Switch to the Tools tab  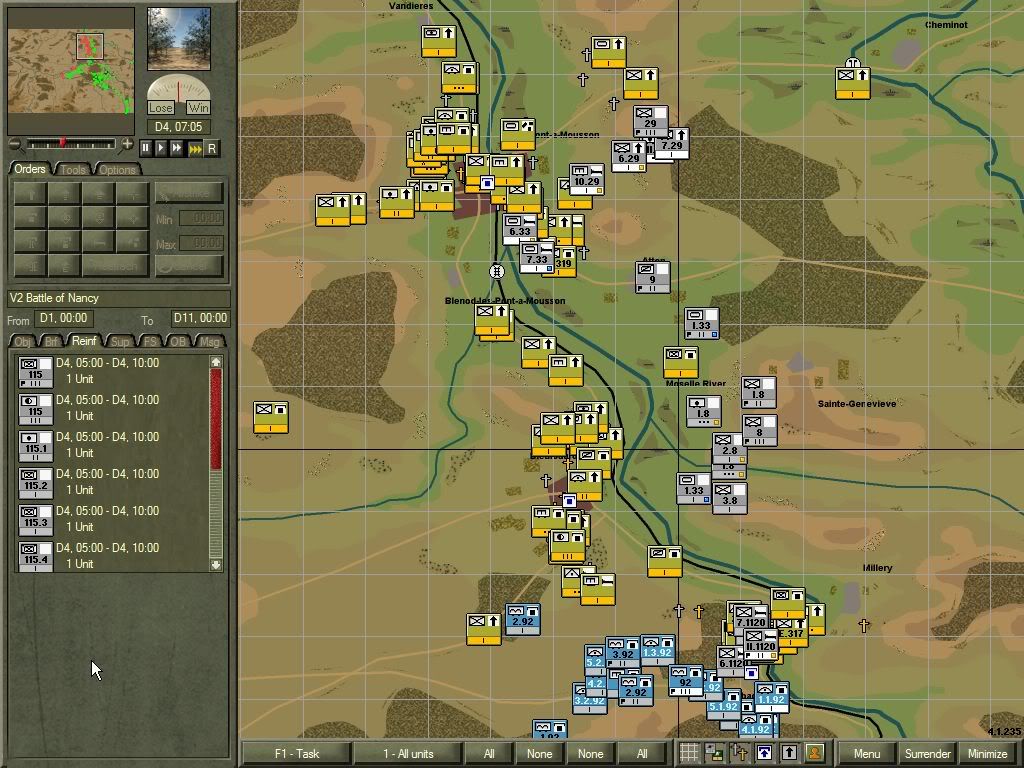tap(73, 169)
